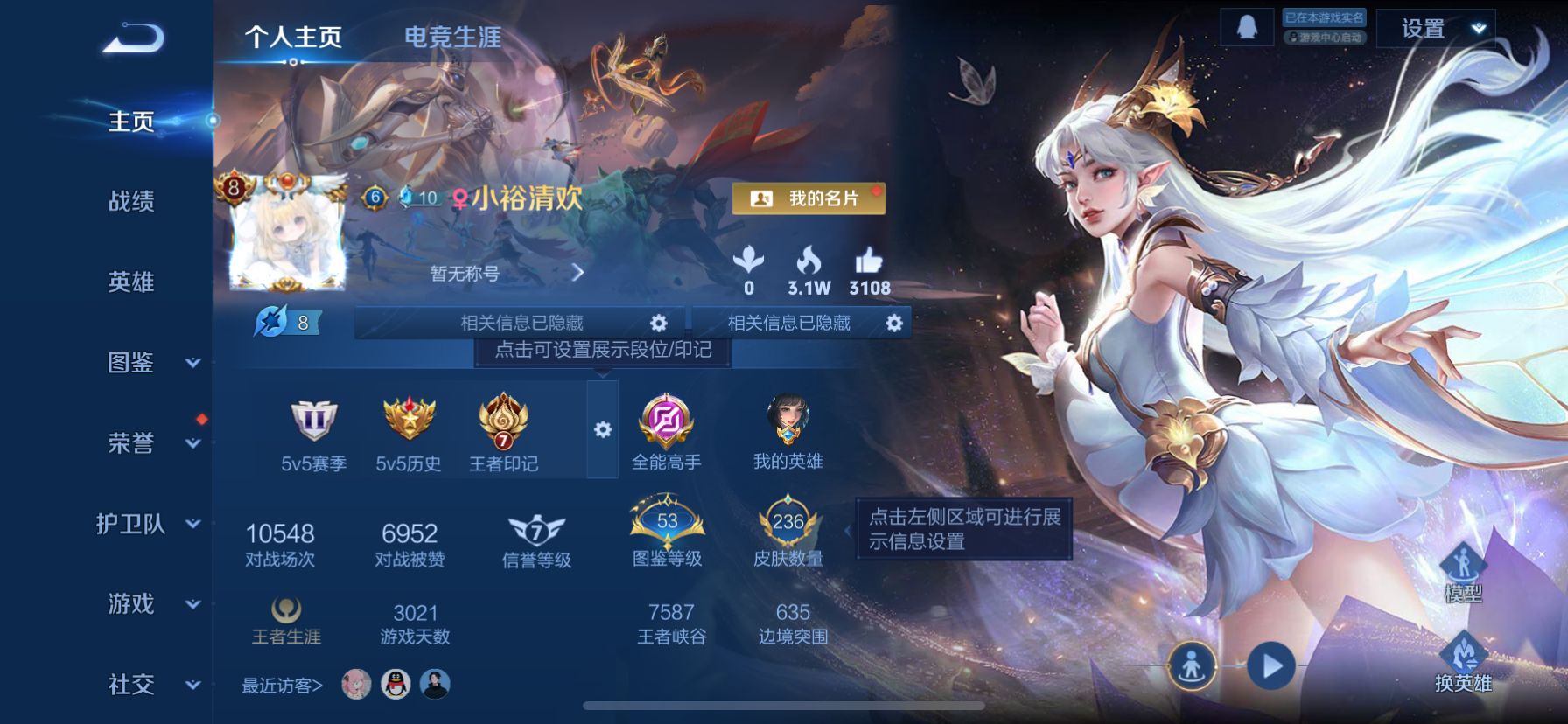Collapse the chevron next to 设置
The height and width of the screenshot is (724, 1568).
click(1477, 28)
